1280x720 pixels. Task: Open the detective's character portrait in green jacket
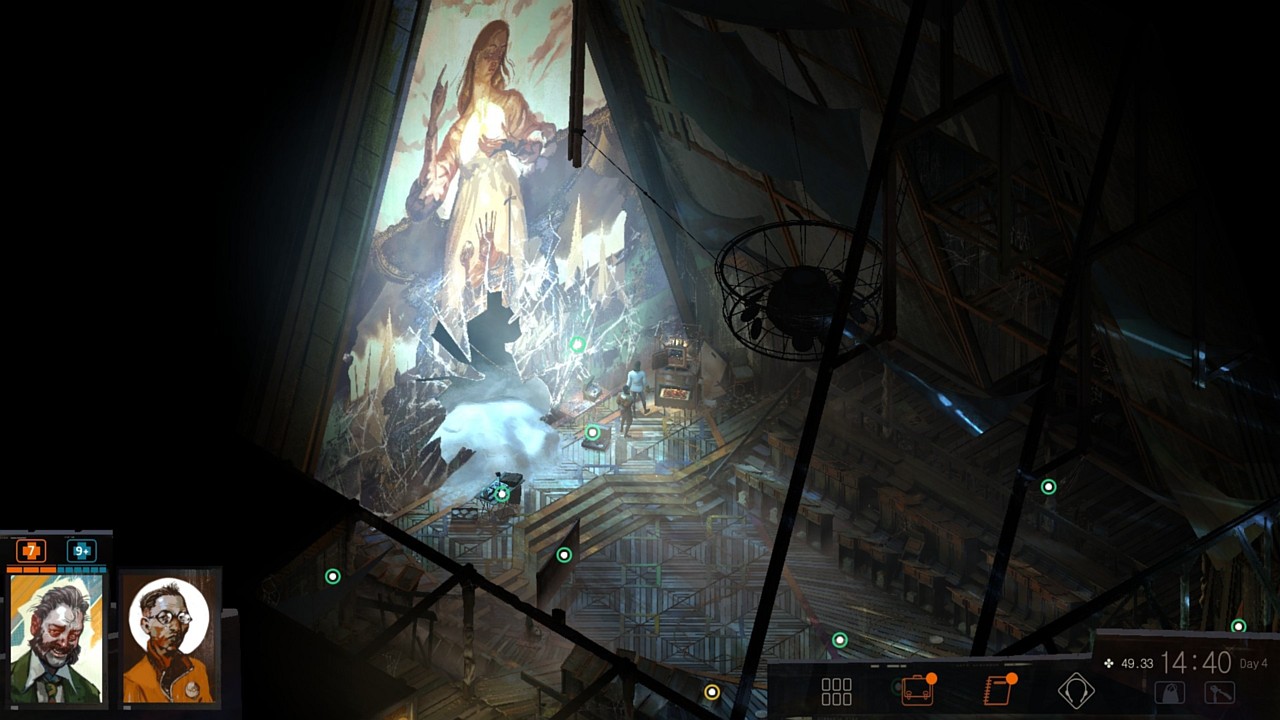56,638
